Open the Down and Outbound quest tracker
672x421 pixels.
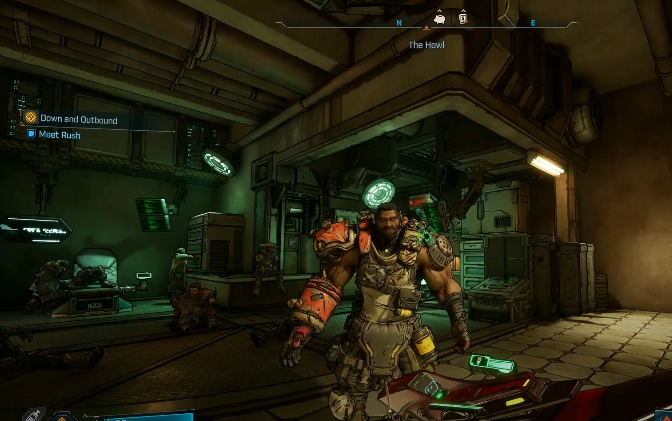pyautogui.click(x=79, y=120)
